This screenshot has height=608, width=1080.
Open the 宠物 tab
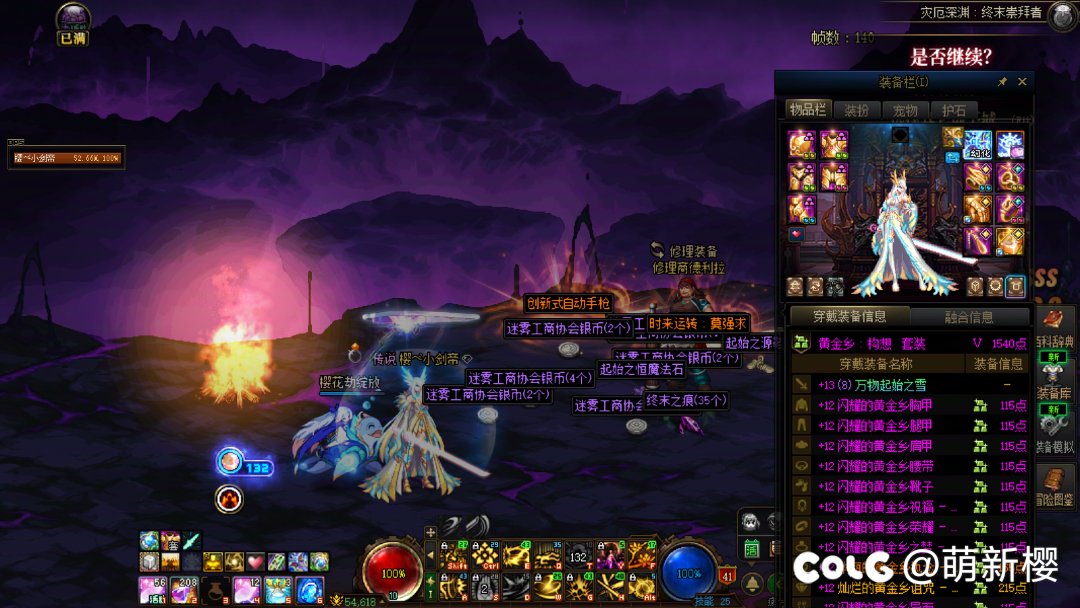click(905, 110)
